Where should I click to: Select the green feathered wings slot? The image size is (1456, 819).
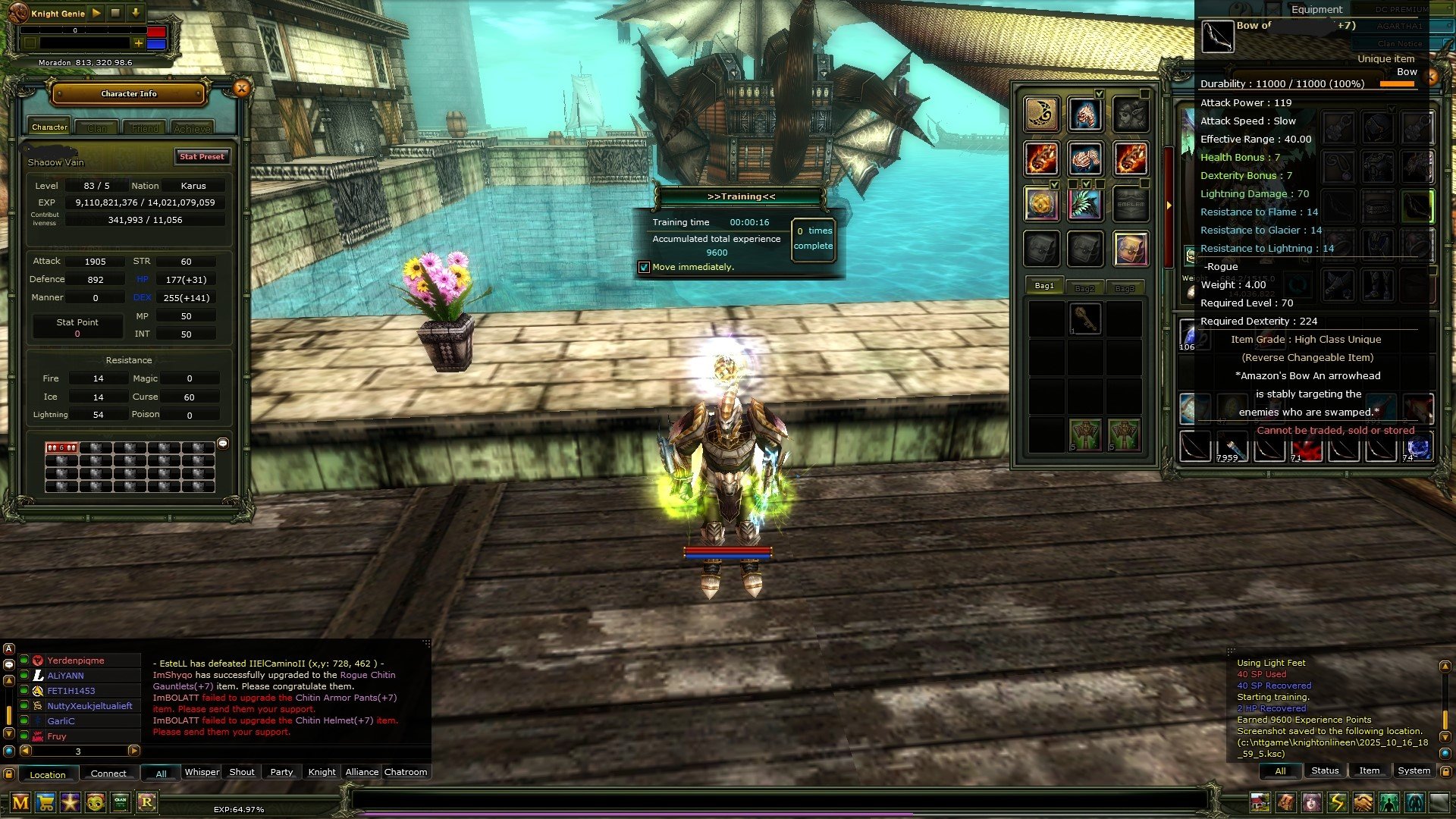1085,204
